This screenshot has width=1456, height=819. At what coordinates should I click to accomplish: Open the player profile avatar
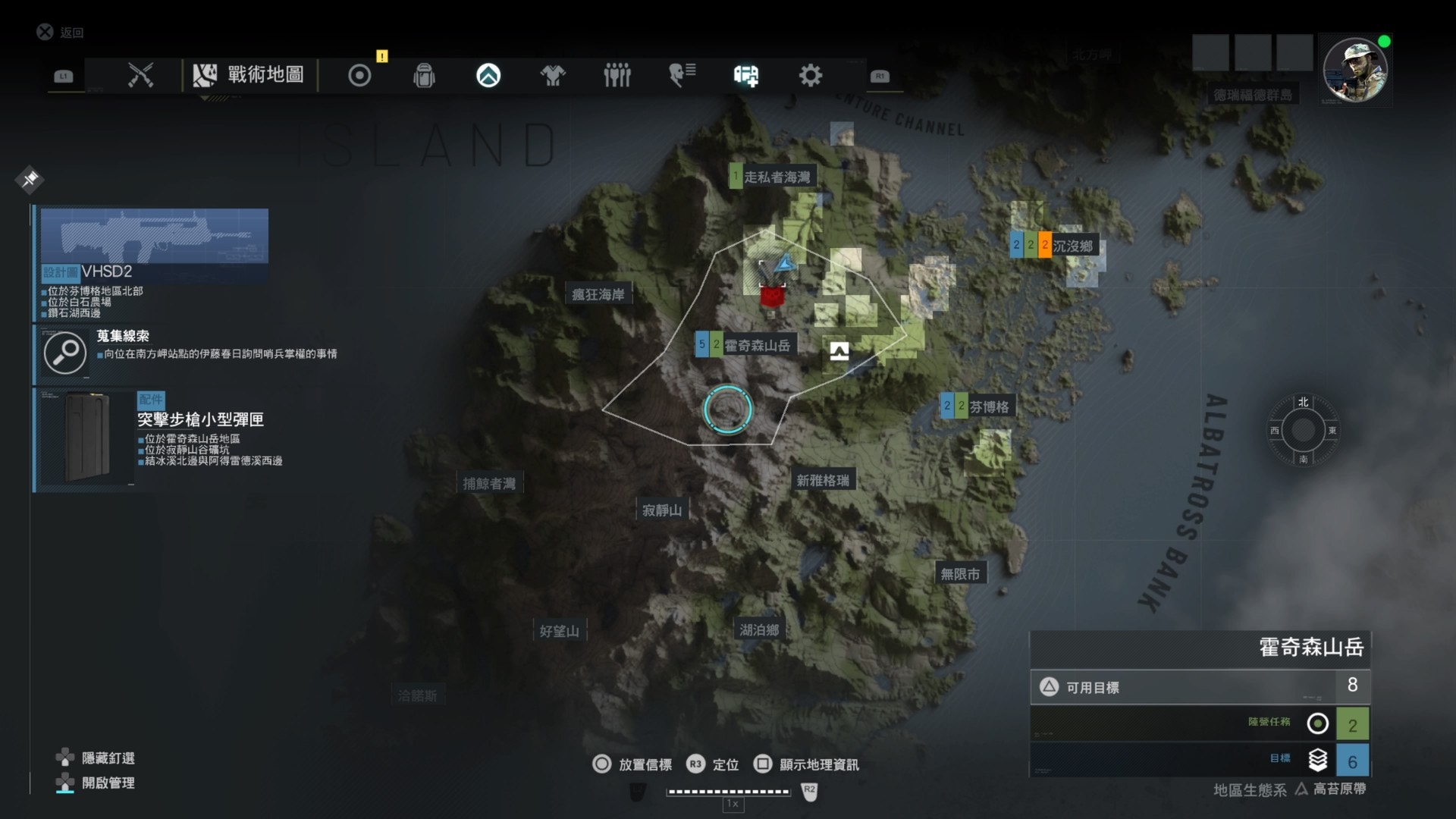1354,70
